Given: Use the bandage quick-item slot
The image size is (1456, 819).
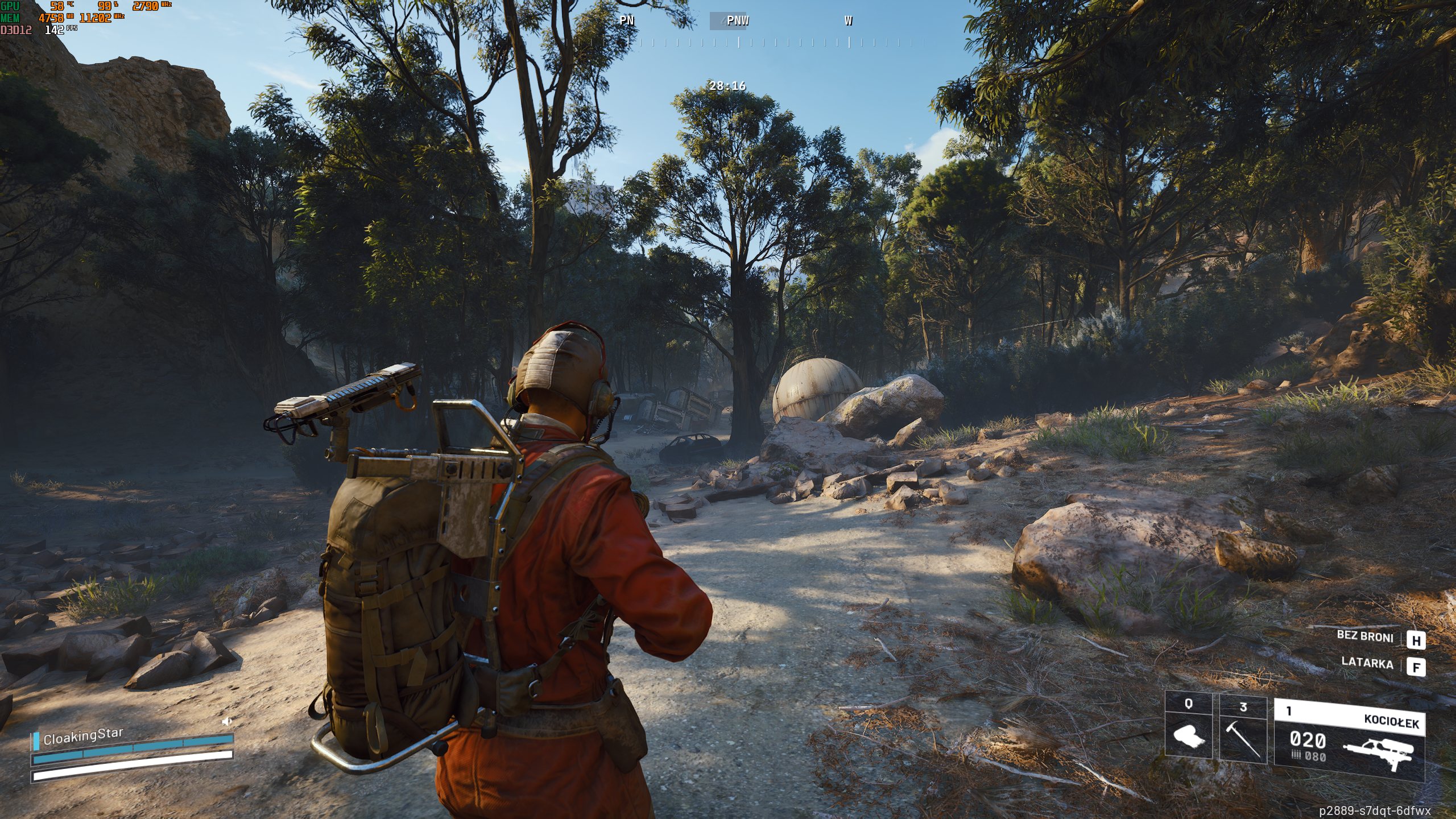Looking at the screenshot, I should tap(1189, 727).
